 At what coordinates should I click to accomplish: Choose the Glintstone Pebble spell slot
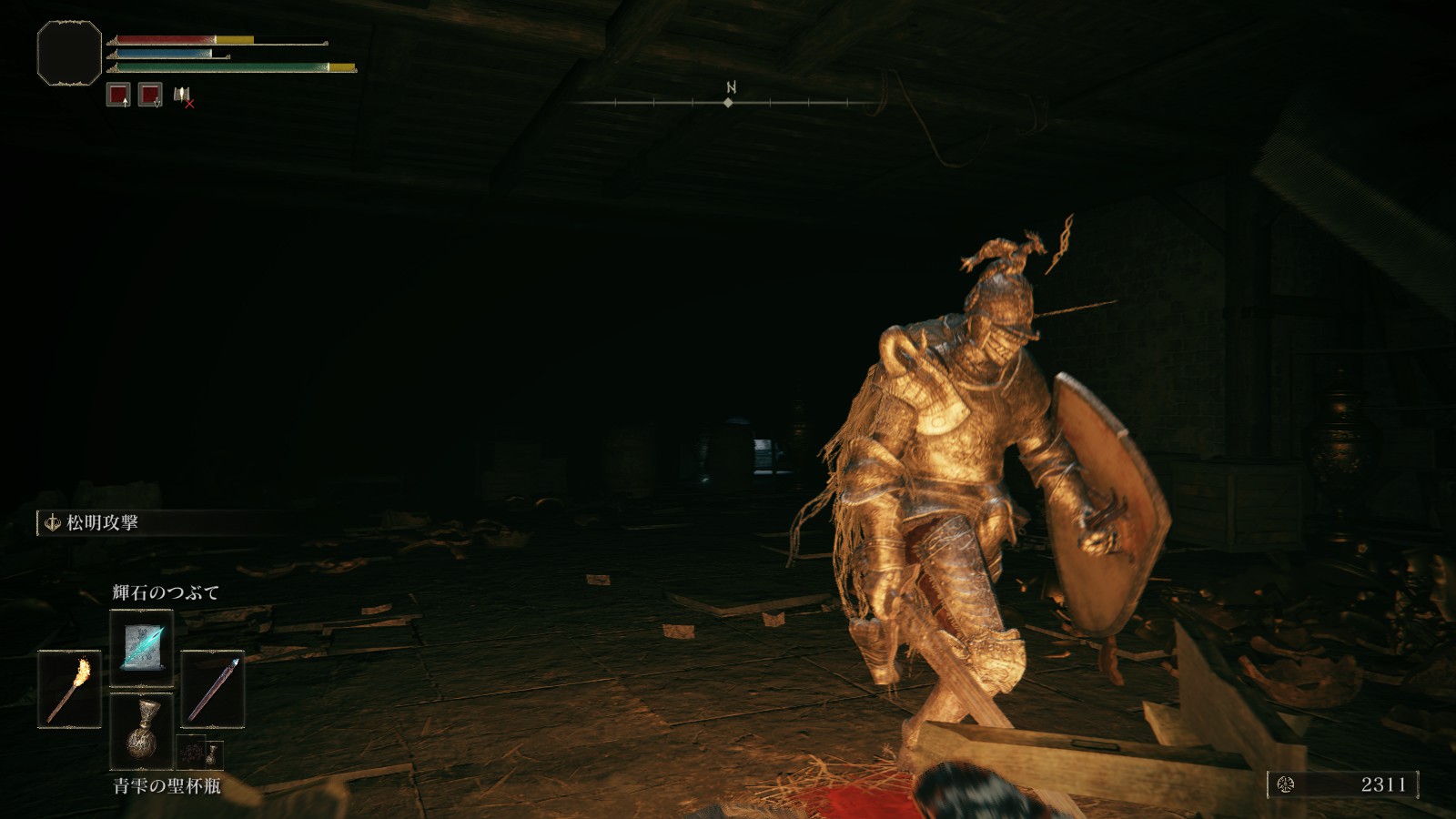[x=141, y=647]
